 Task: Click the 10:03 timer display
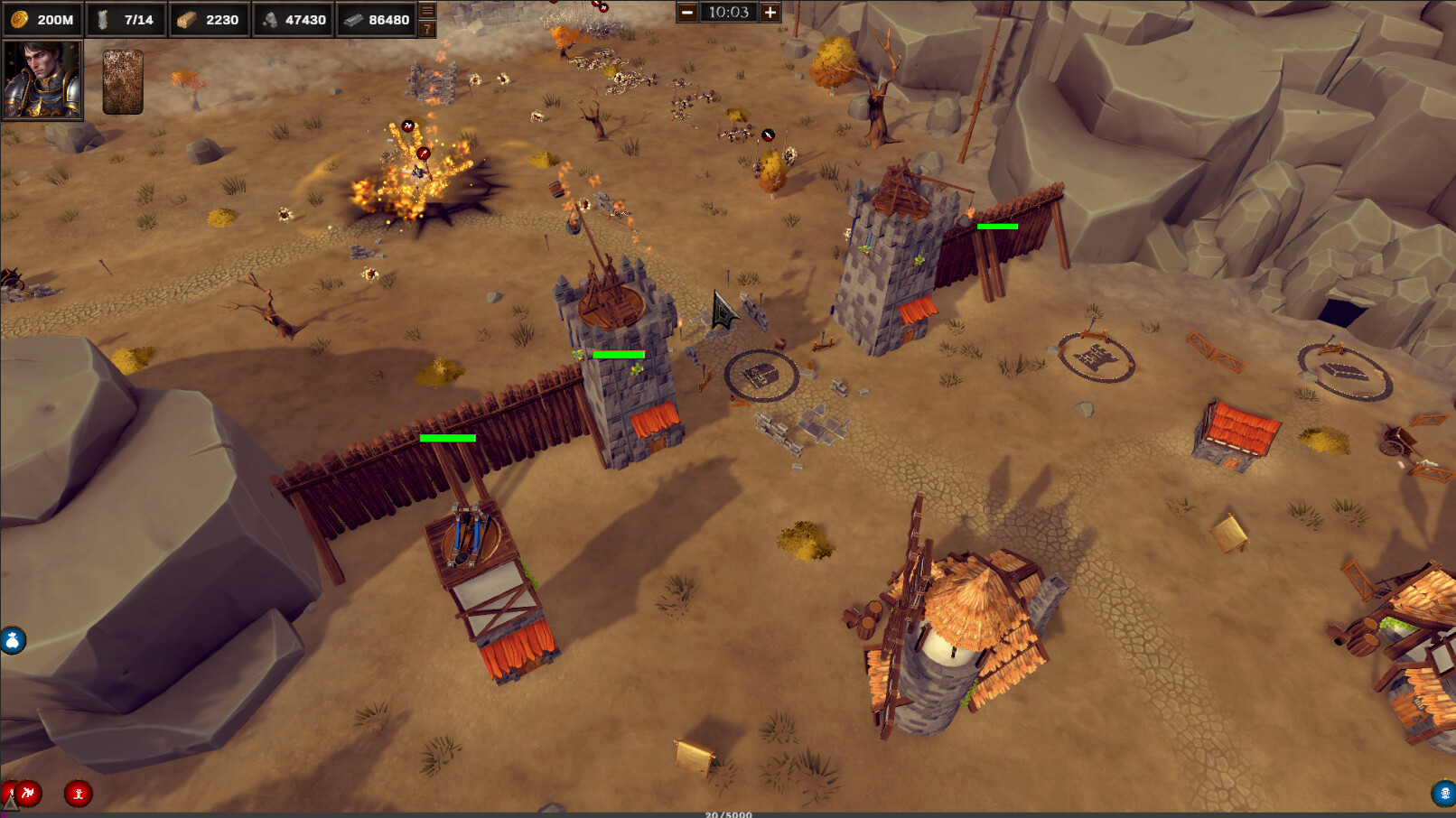(729, 14)
